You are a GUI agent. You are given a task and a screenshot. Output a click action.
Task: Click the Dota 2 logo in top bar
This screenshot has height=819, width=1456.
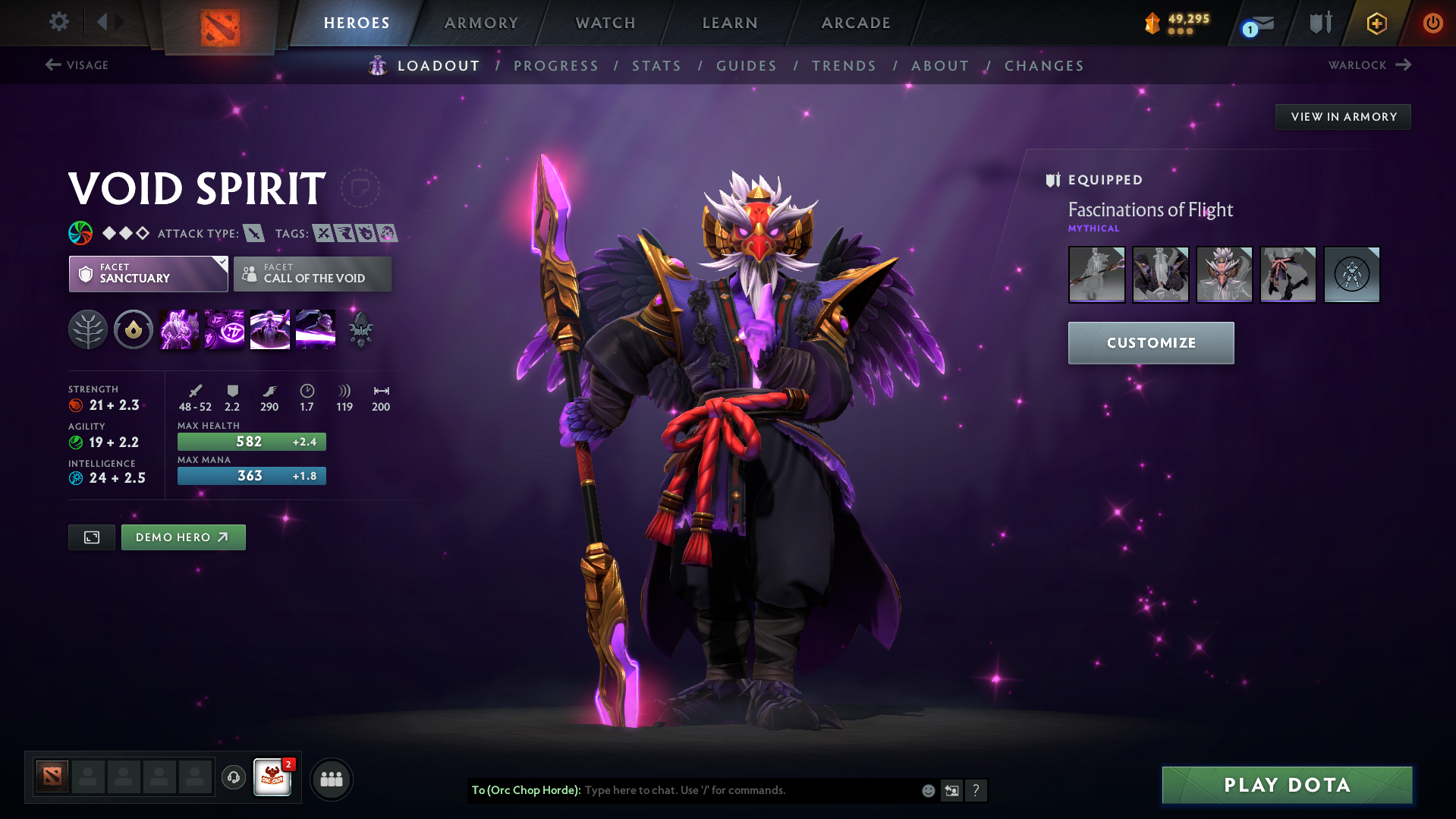click(x=218, y=23)
